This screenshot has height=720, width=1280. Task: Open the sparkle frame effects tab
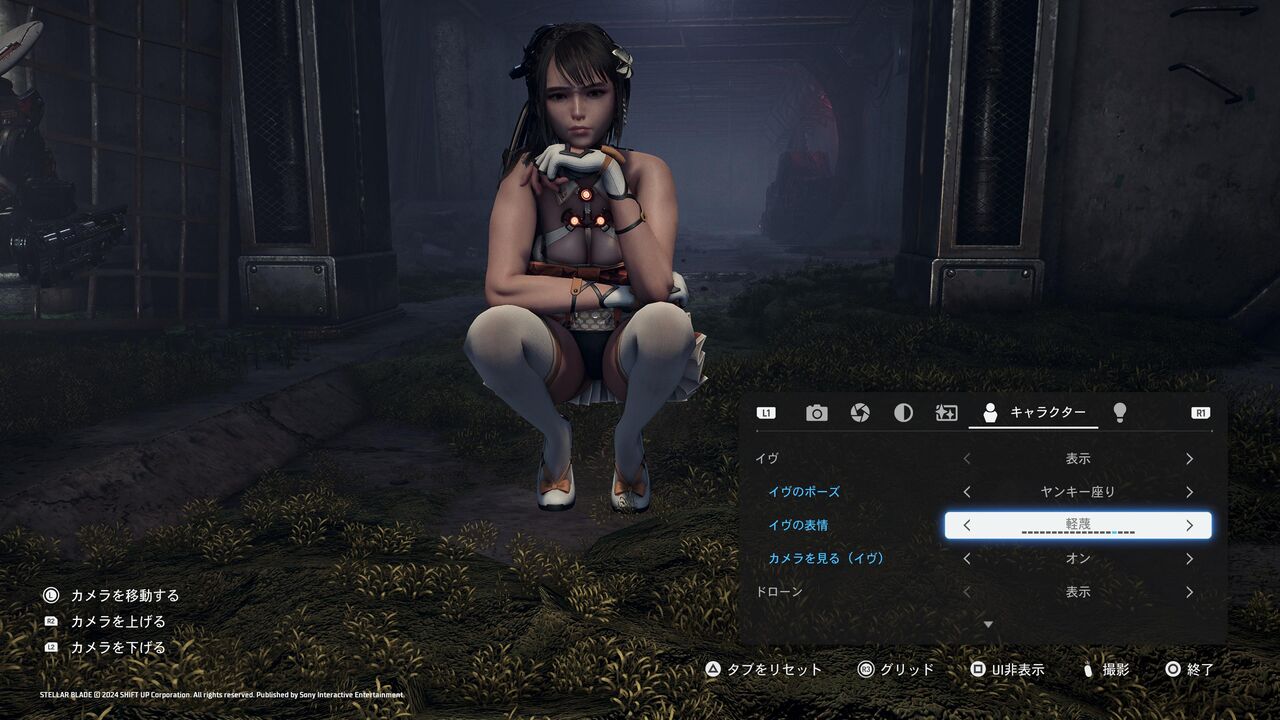coord(946,413)
